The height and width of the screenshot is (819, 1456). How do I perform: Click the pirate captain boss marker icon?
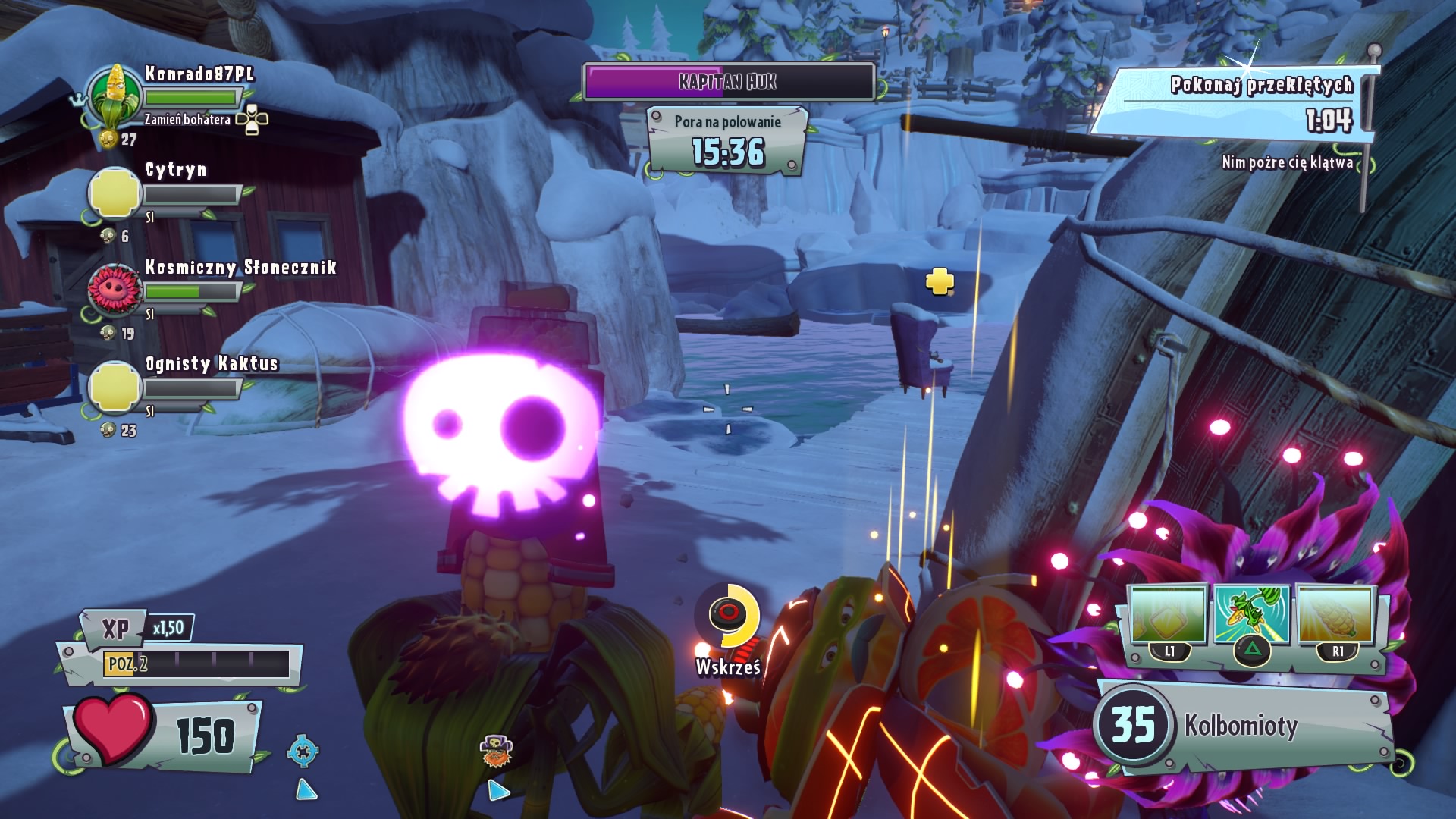pyautogui.click(x=497, y=752)
